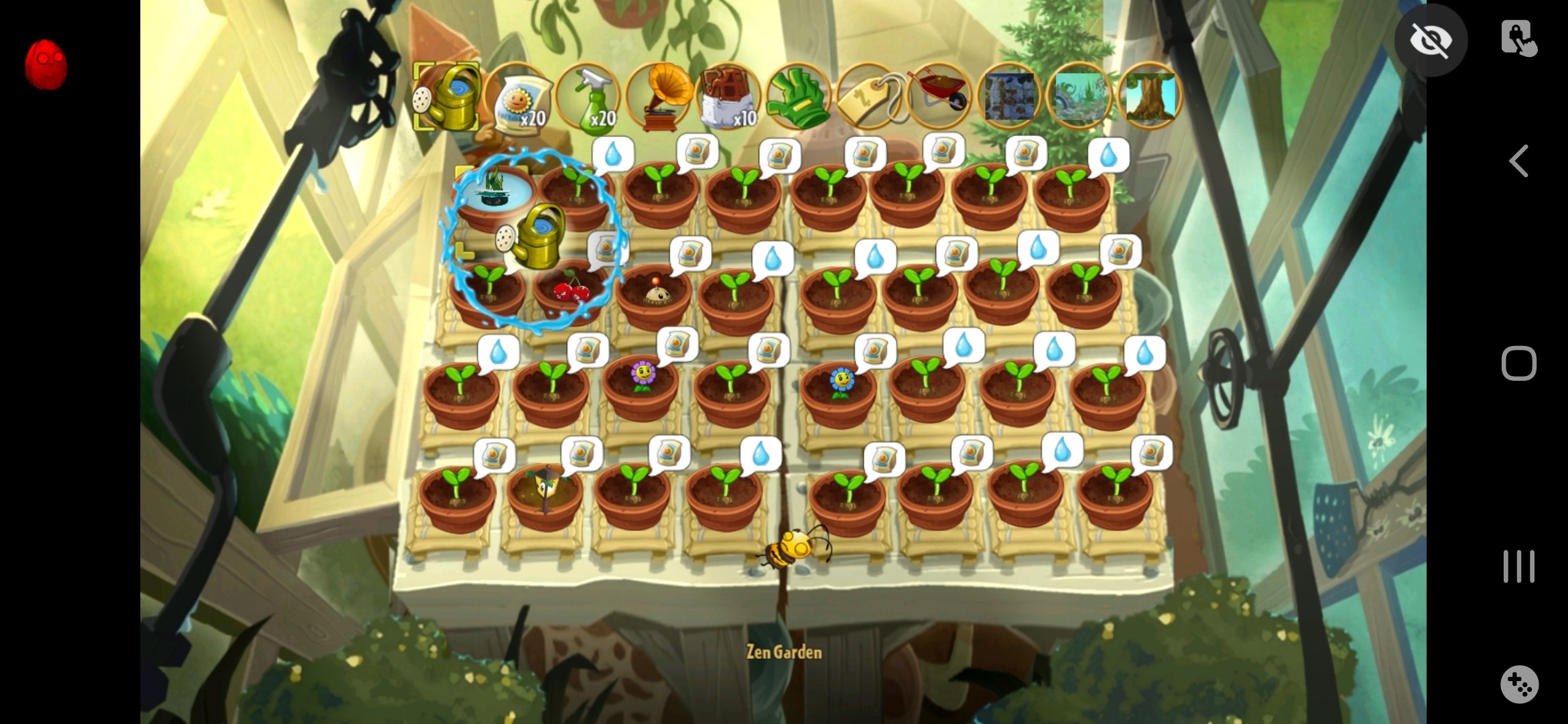The image size is (1568, 724).
Task: Toggle the touch controls icon top right
Action: [1519, 38]
